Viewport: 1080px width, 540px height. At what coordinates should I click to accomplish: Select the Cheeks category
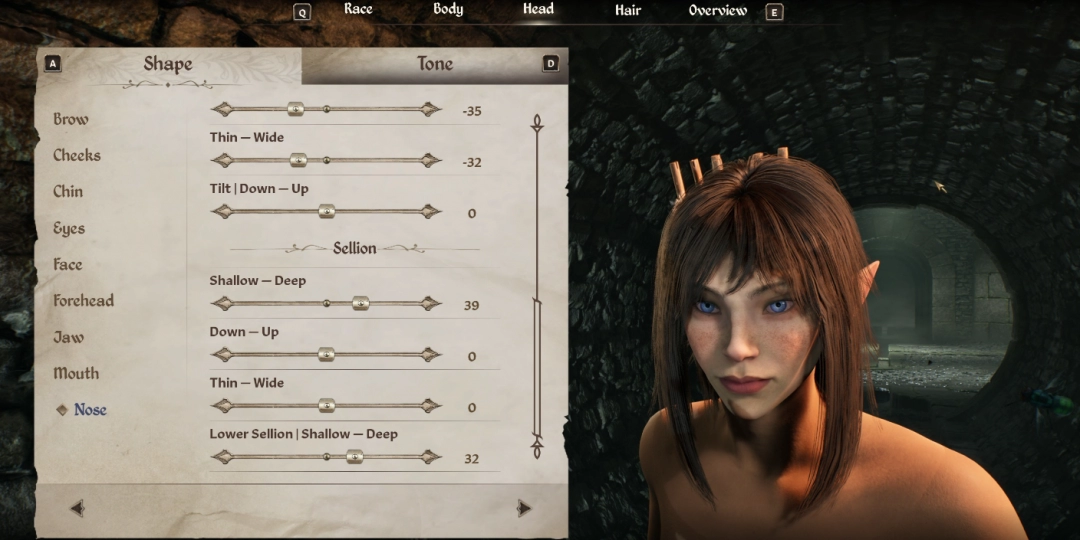[x=77, y=155]
